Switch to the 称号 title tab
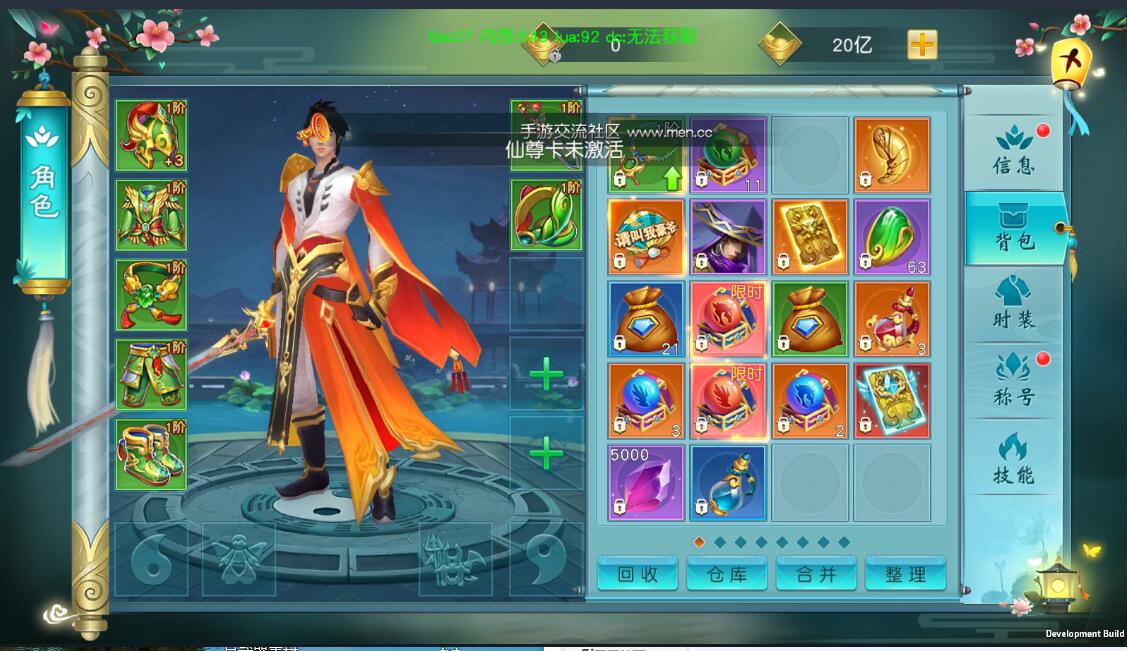 click(x=1013, y=381)
